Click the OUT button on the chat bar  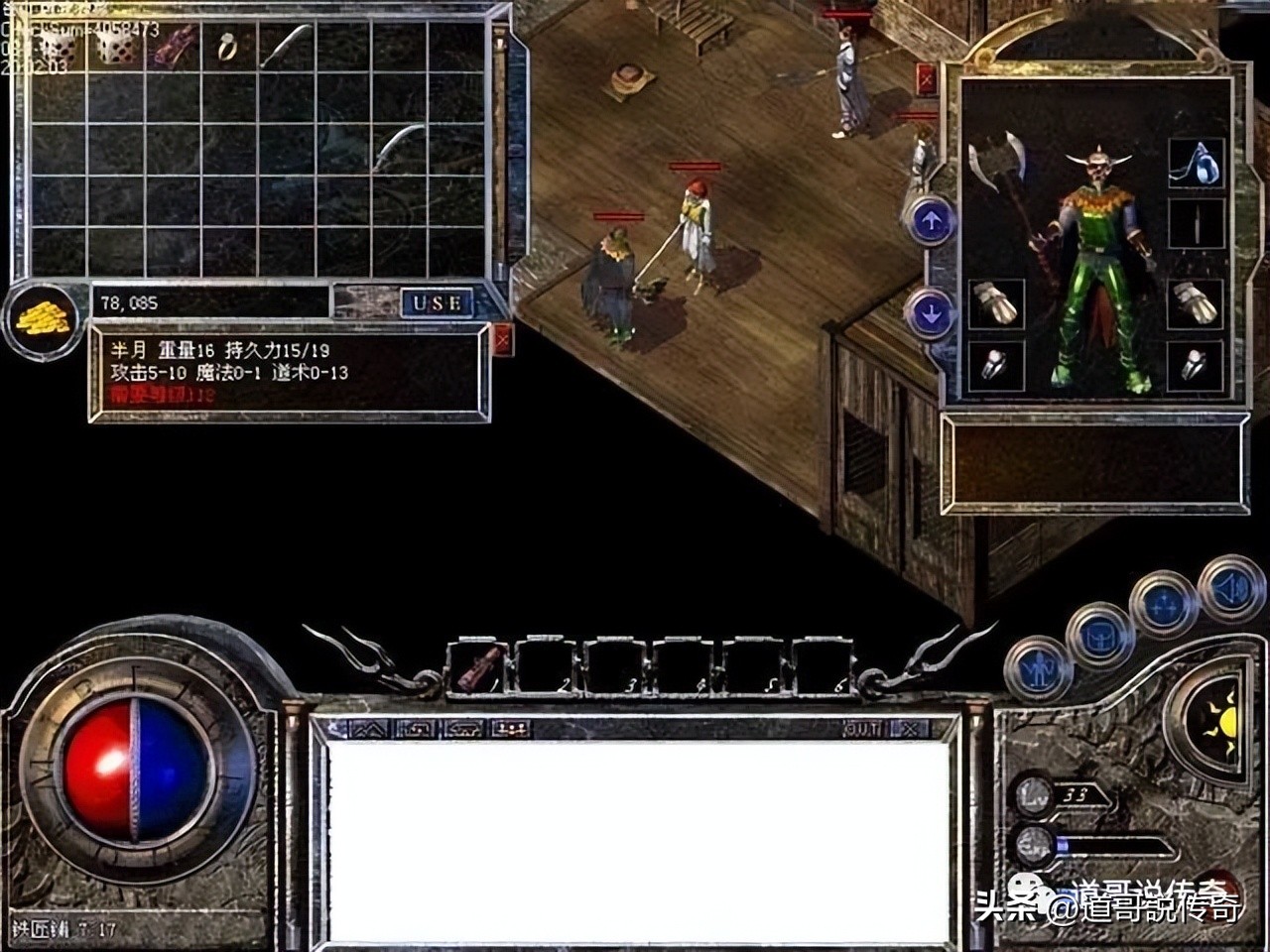[x=862, y=729]
